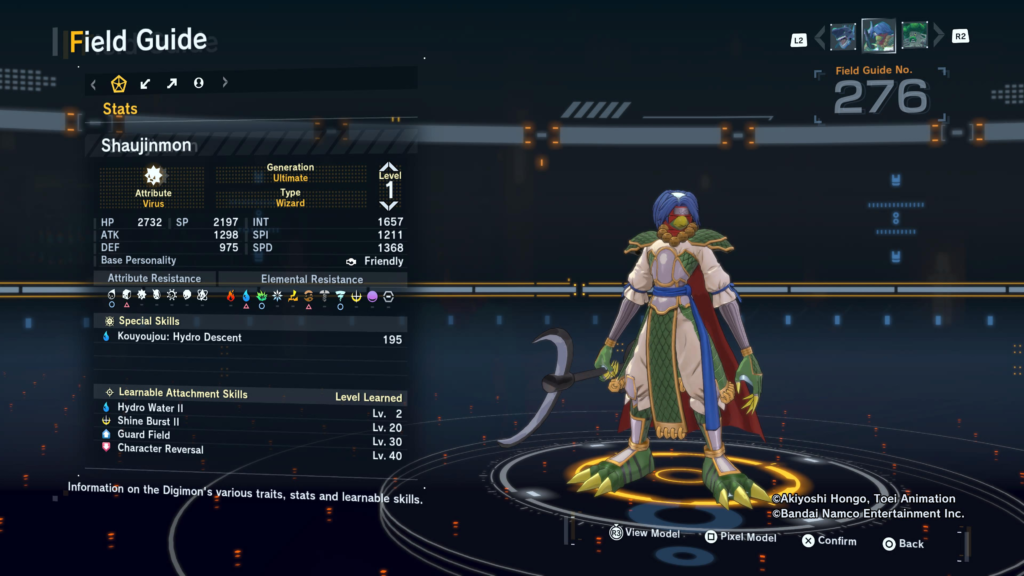Show the previous Digimon with the left arrow
Image resolution: width=1024 pixels, height=576 pixels.
(820, 38)
